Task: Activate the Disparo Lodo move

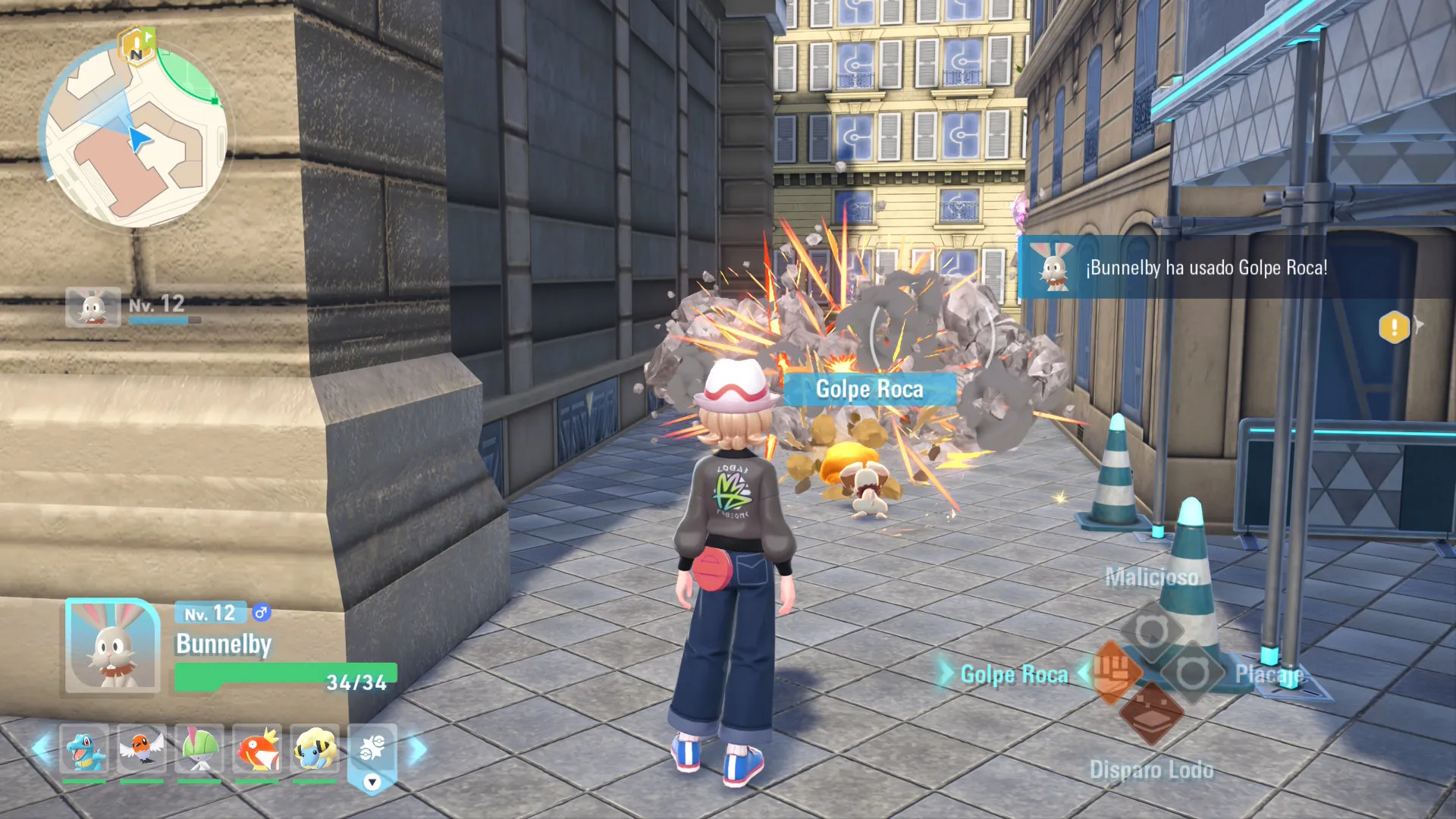Action: (1151, 713)
